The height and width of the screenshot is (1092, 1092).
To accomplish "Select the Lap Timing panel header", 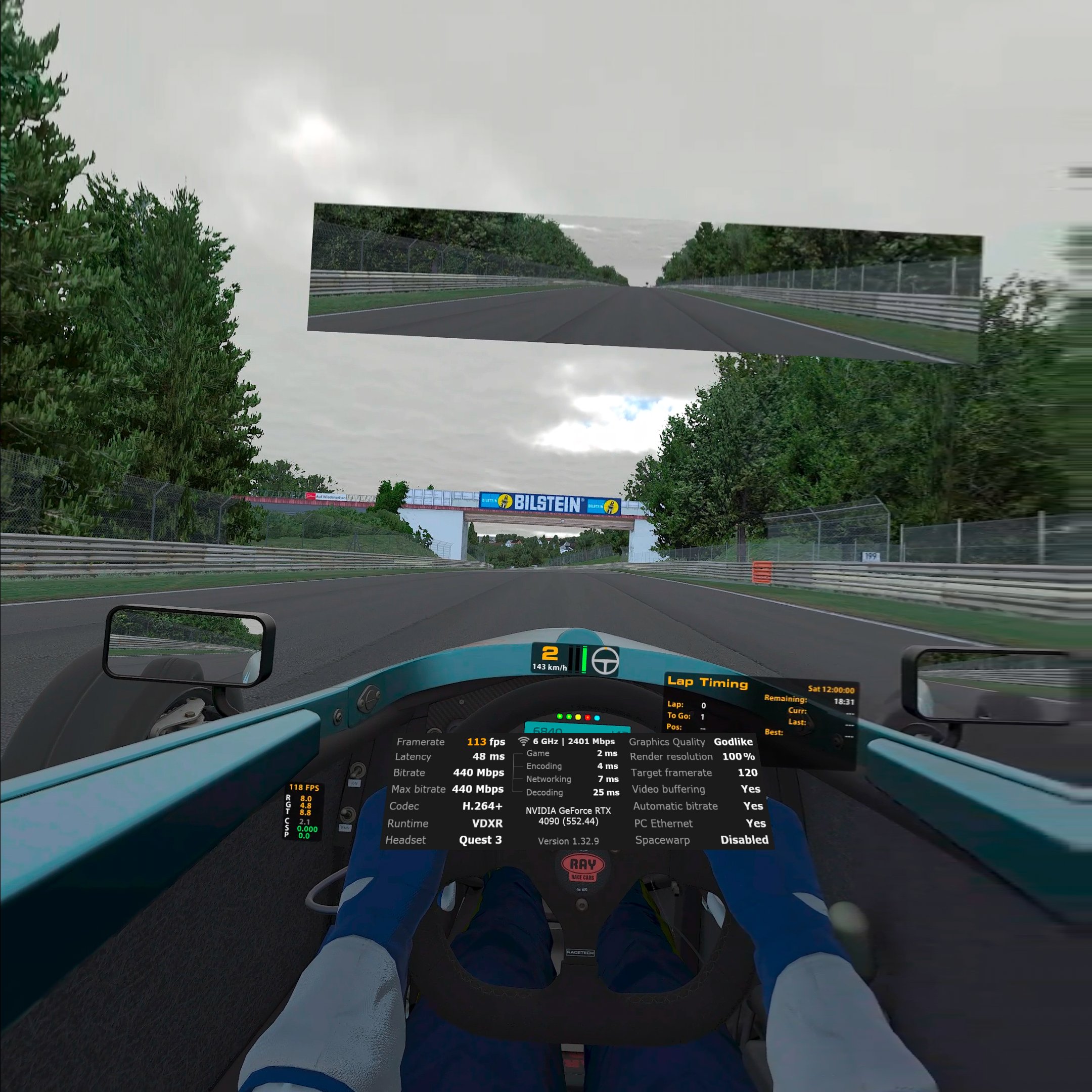I will pyautogui.click(x=708, y=681).
